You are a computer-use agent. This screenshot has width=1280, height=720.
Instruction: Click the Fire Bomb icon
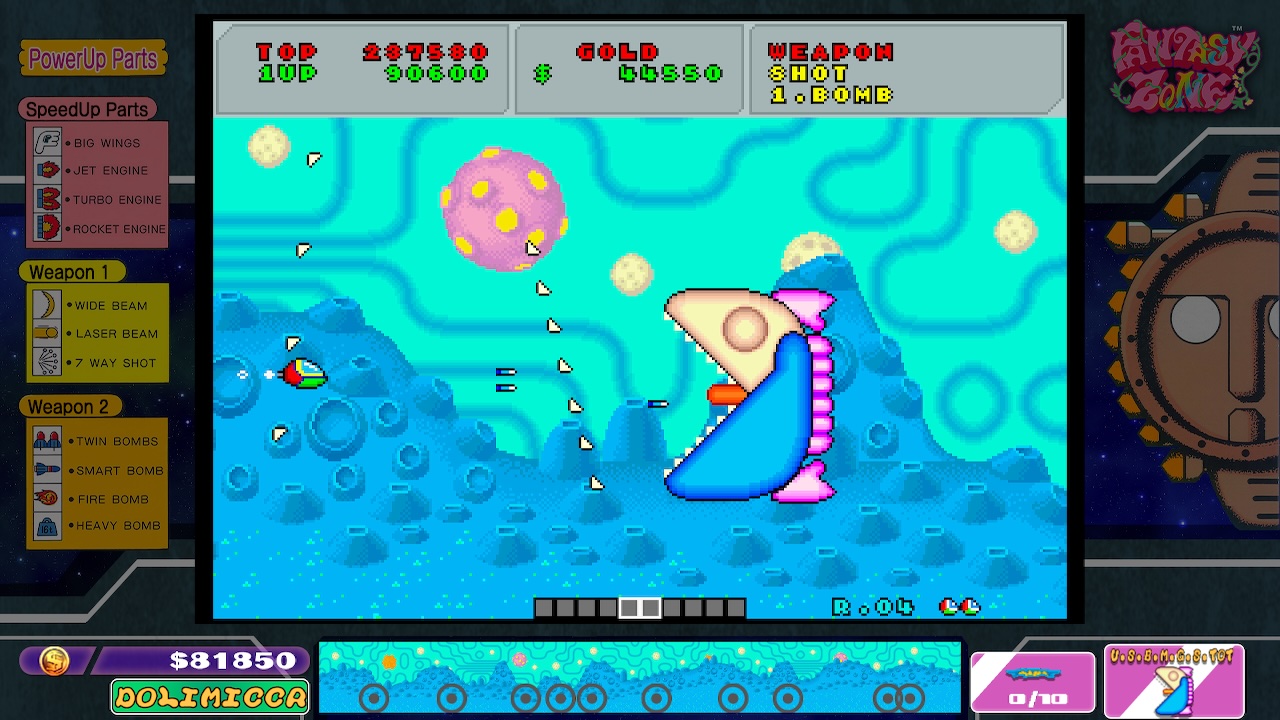48,498
